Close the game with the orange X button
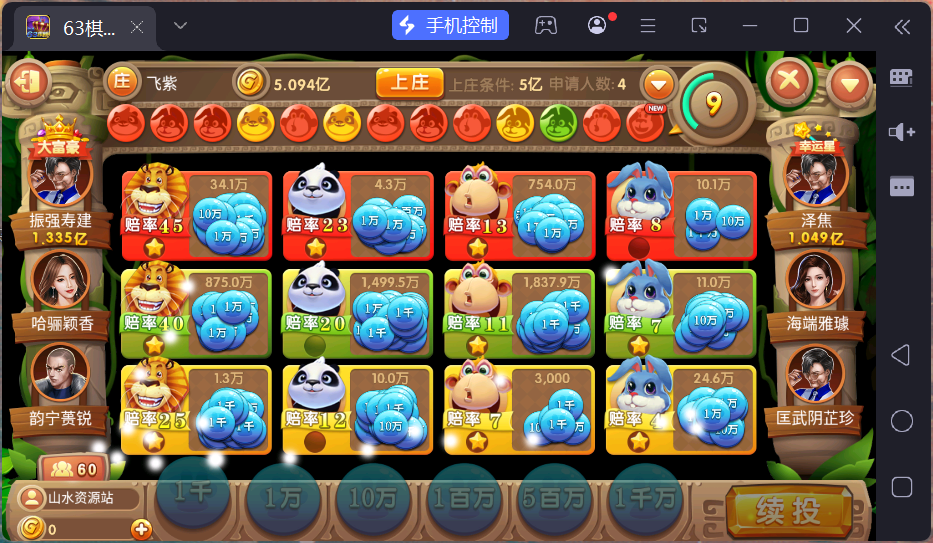Image resolution: width=933 pixels, height=543 pixels. coord(790,80)
